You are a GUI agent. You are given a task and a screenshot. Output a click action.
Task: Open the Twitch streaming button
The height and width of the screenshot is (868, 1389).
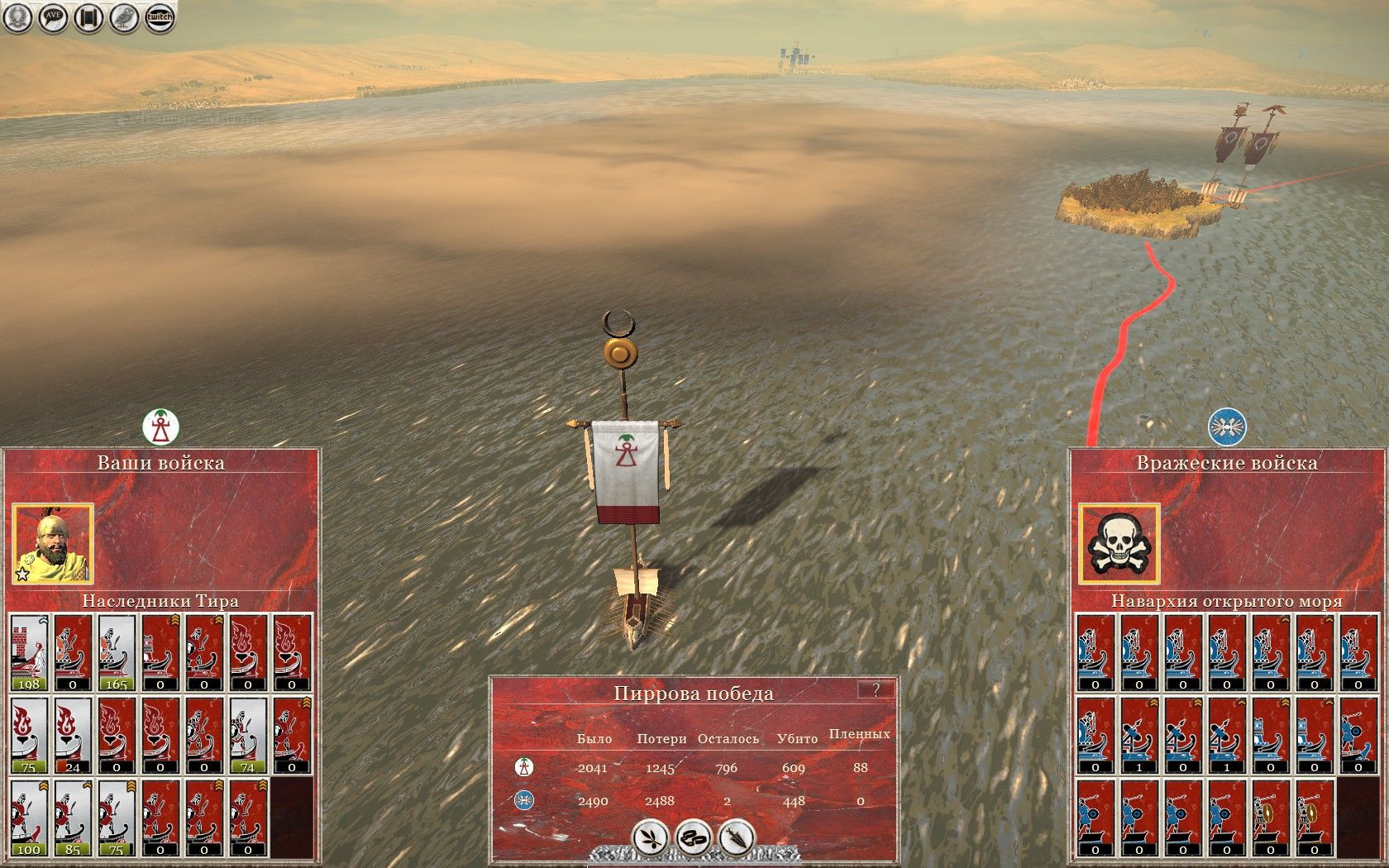[160, 17]
